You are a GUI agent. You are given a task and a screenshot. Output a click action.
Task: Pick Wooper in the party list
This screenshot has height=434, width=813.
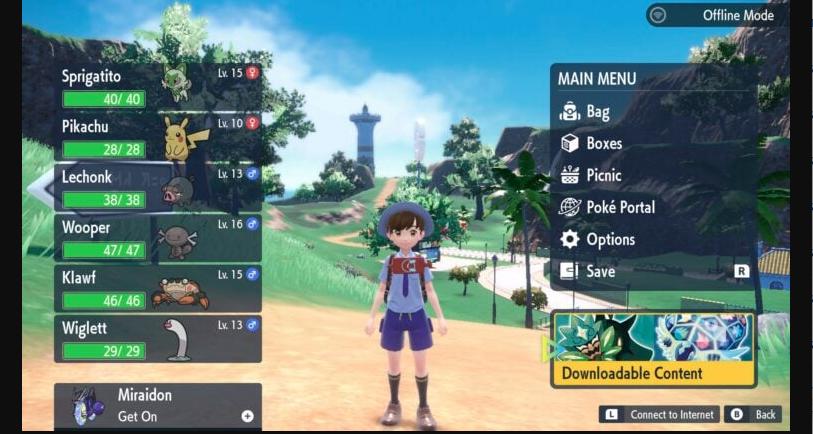[x=158, y=238]
